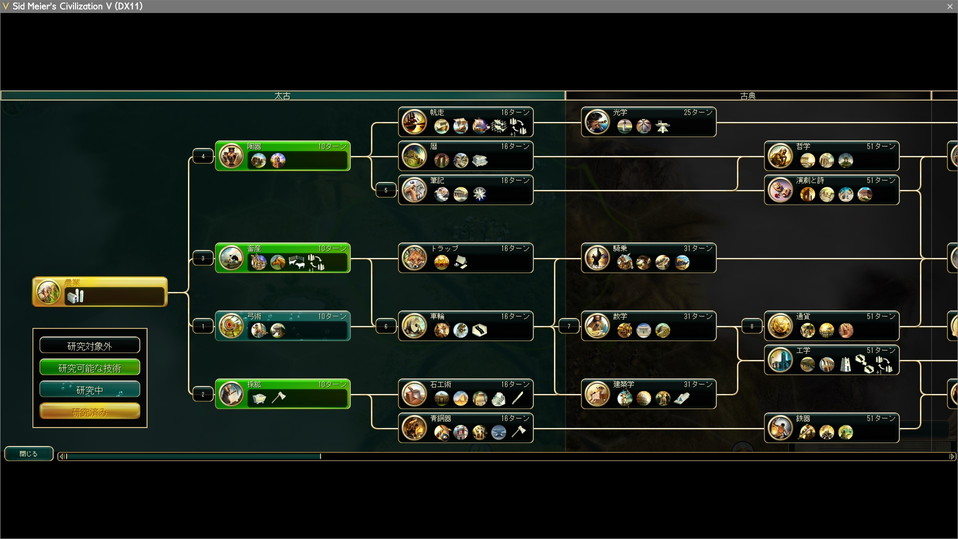Screen dimensions: 958x539
Task: Select the 通貨 (Currency) technology
Action: click(x=832, y=326)
